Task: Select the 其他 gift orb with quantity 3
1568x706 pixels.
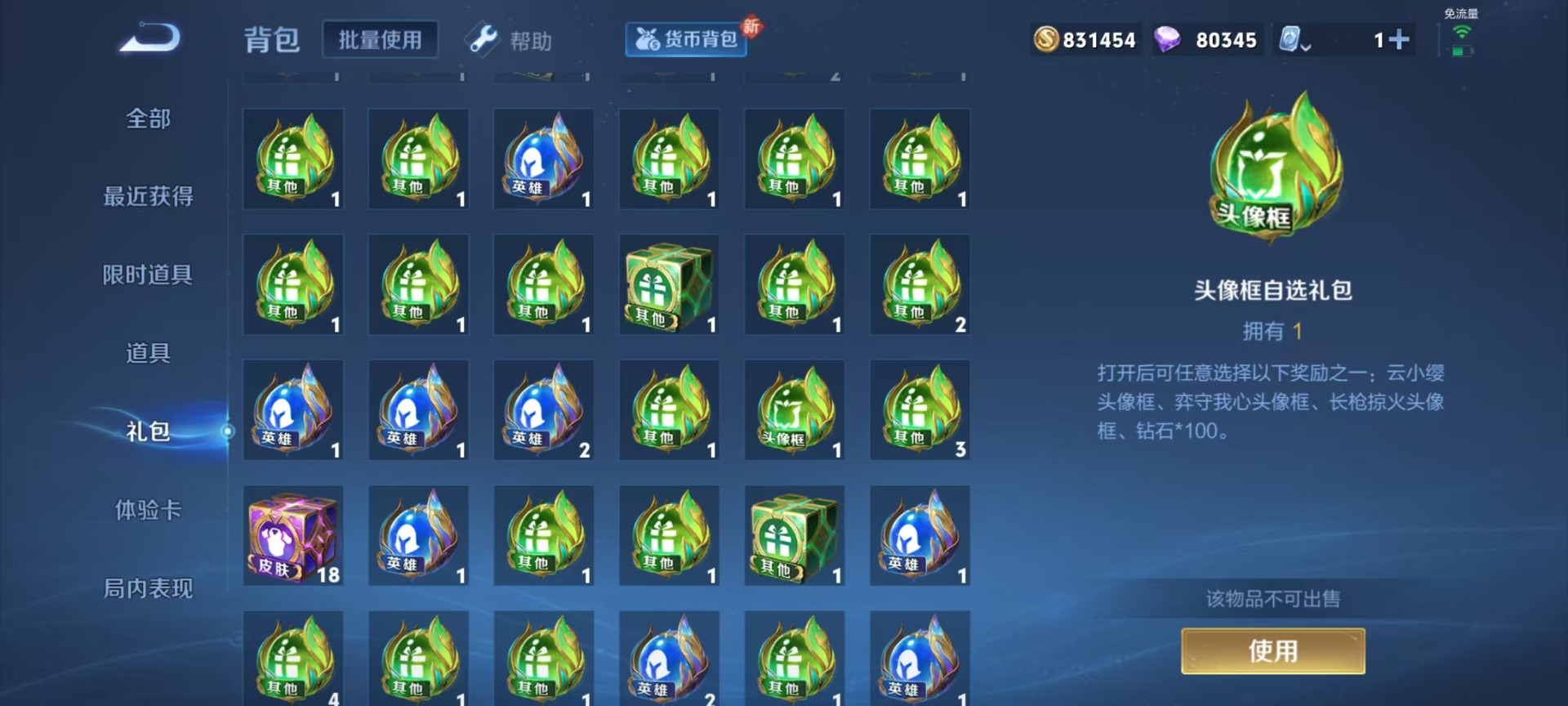Action: [x=920, y=410]
